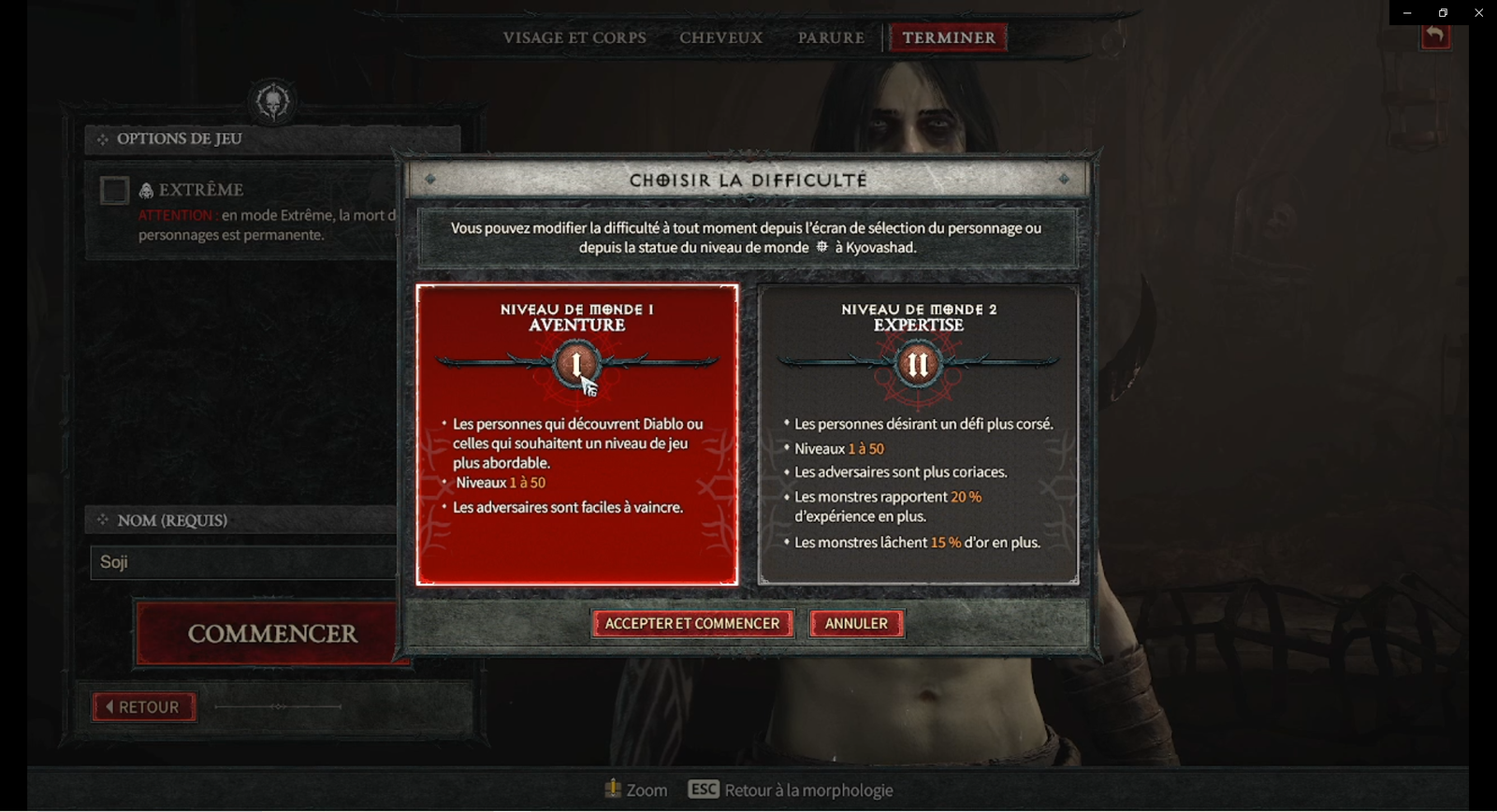This screenshot has width=1497, height=812.
Task: Switch to the Cheveux tab
Action: (x=721, y=38)
